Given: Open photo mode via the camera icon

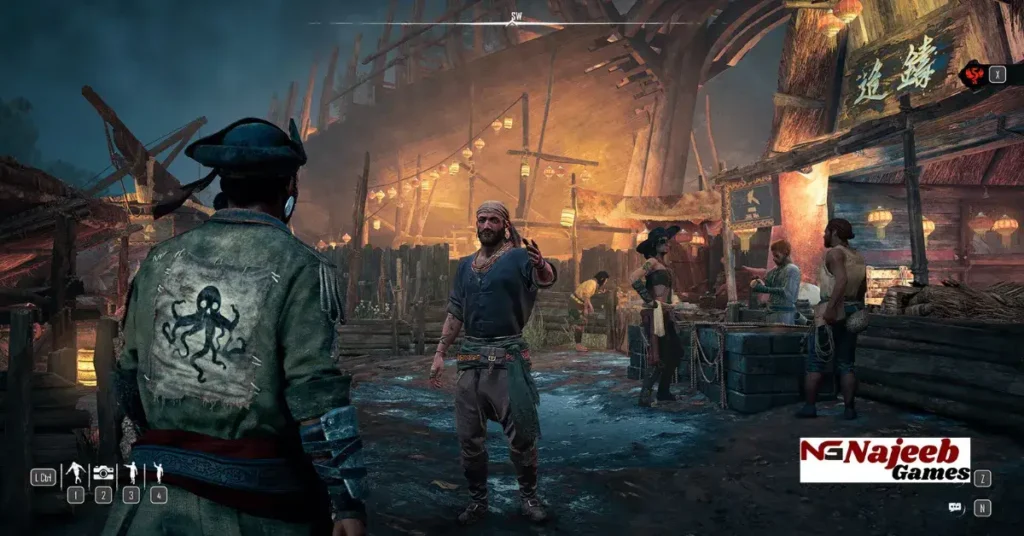Looking at the screenshot, I should click(x=103, y=473).
